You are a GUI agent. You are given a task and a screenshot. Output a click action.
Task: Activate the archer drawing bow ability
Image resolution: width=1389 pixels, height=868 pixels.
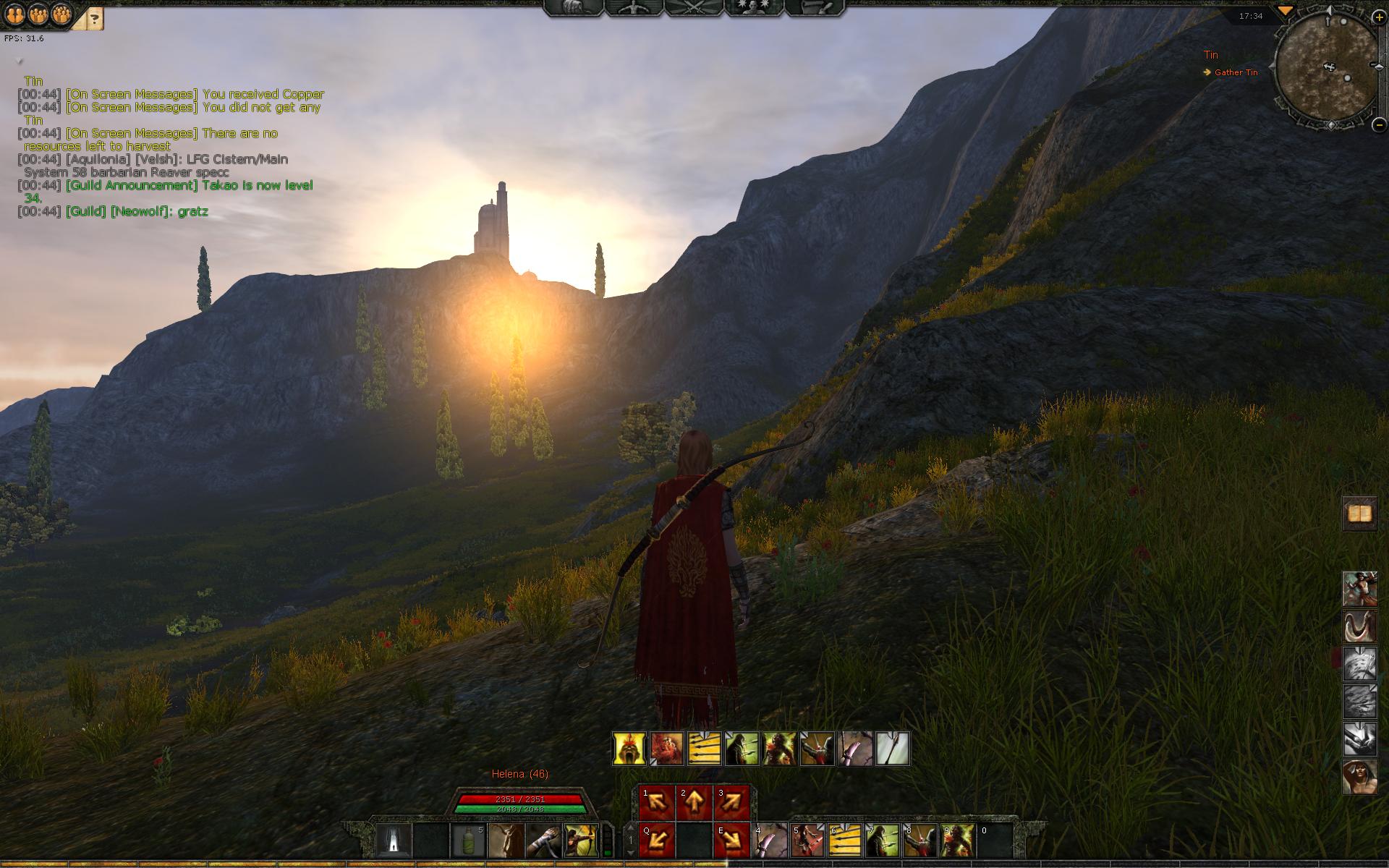coord(581,841)
